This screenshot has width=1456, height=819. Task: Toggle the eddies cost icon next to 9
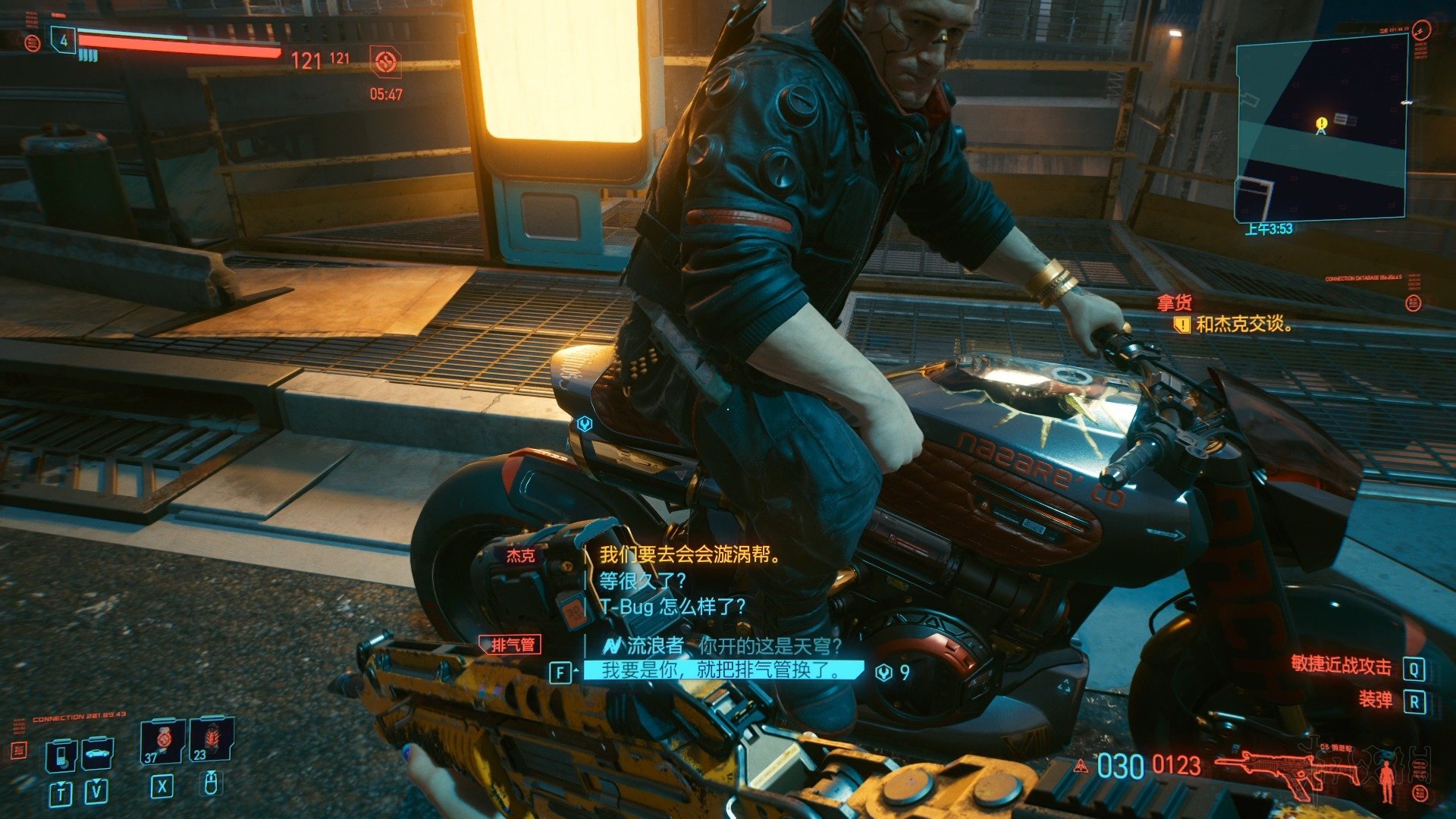(883, 672)
